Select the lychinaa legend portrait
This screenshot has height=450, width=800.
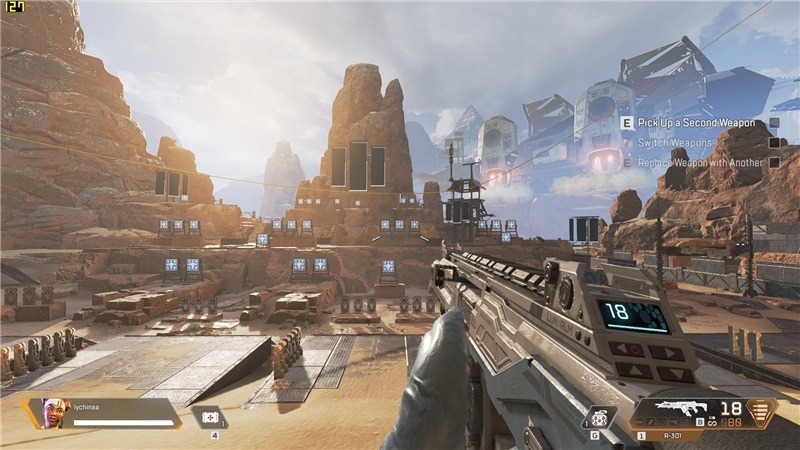pos(53,412)
